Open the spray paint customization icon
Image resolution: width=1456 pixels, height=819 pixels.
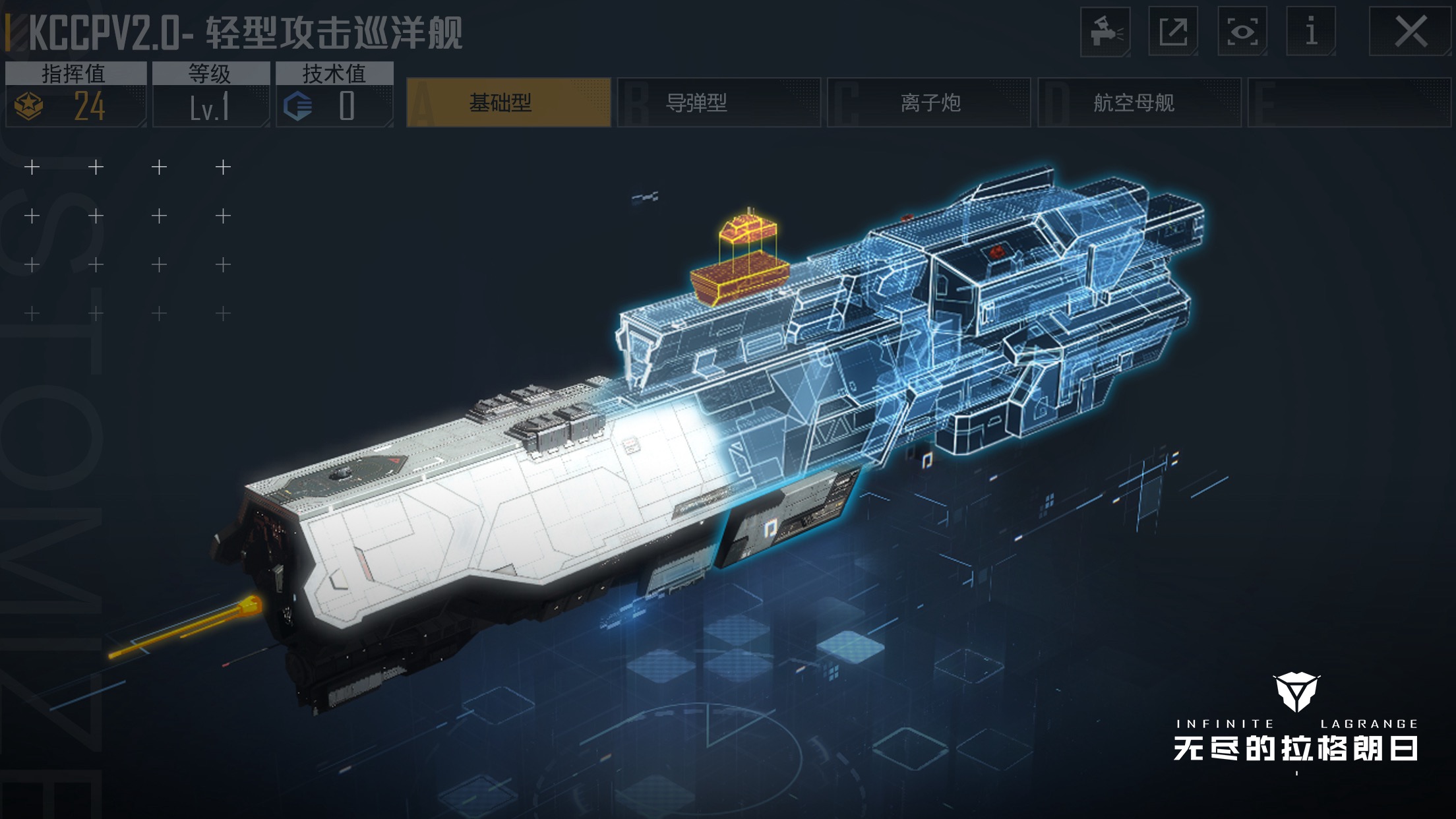[x=1105, y=32]
